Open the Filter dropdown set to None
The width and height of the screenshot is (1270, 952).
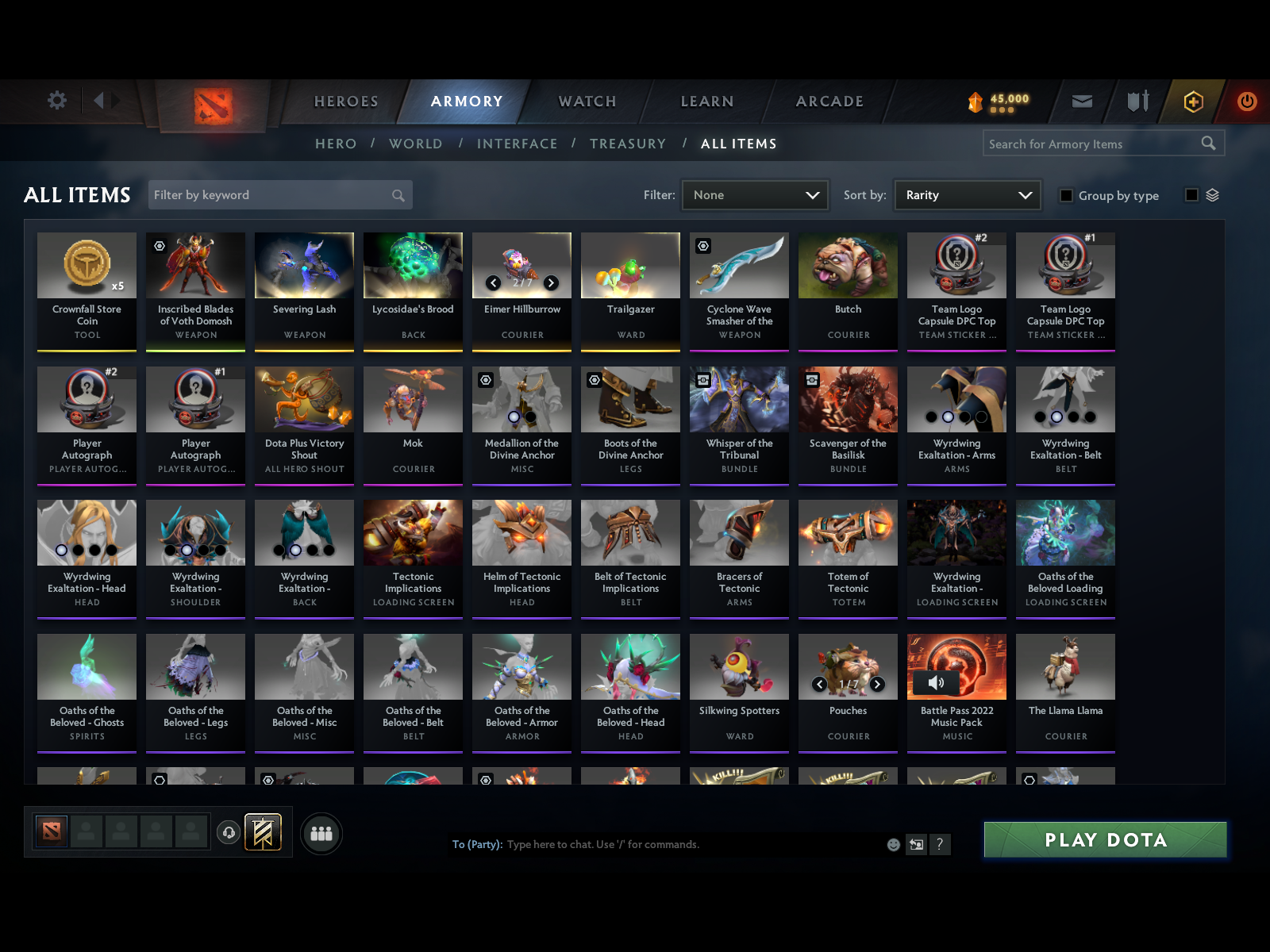pos(754,194)
